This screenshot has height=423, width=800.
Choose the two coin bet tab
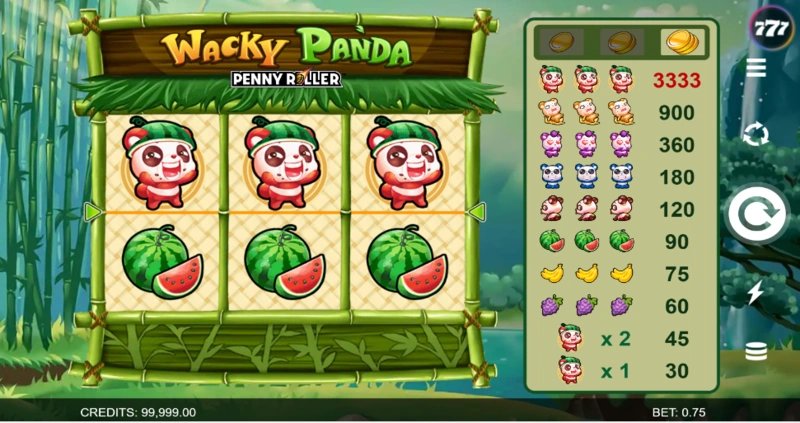click(x=621, y=42)
